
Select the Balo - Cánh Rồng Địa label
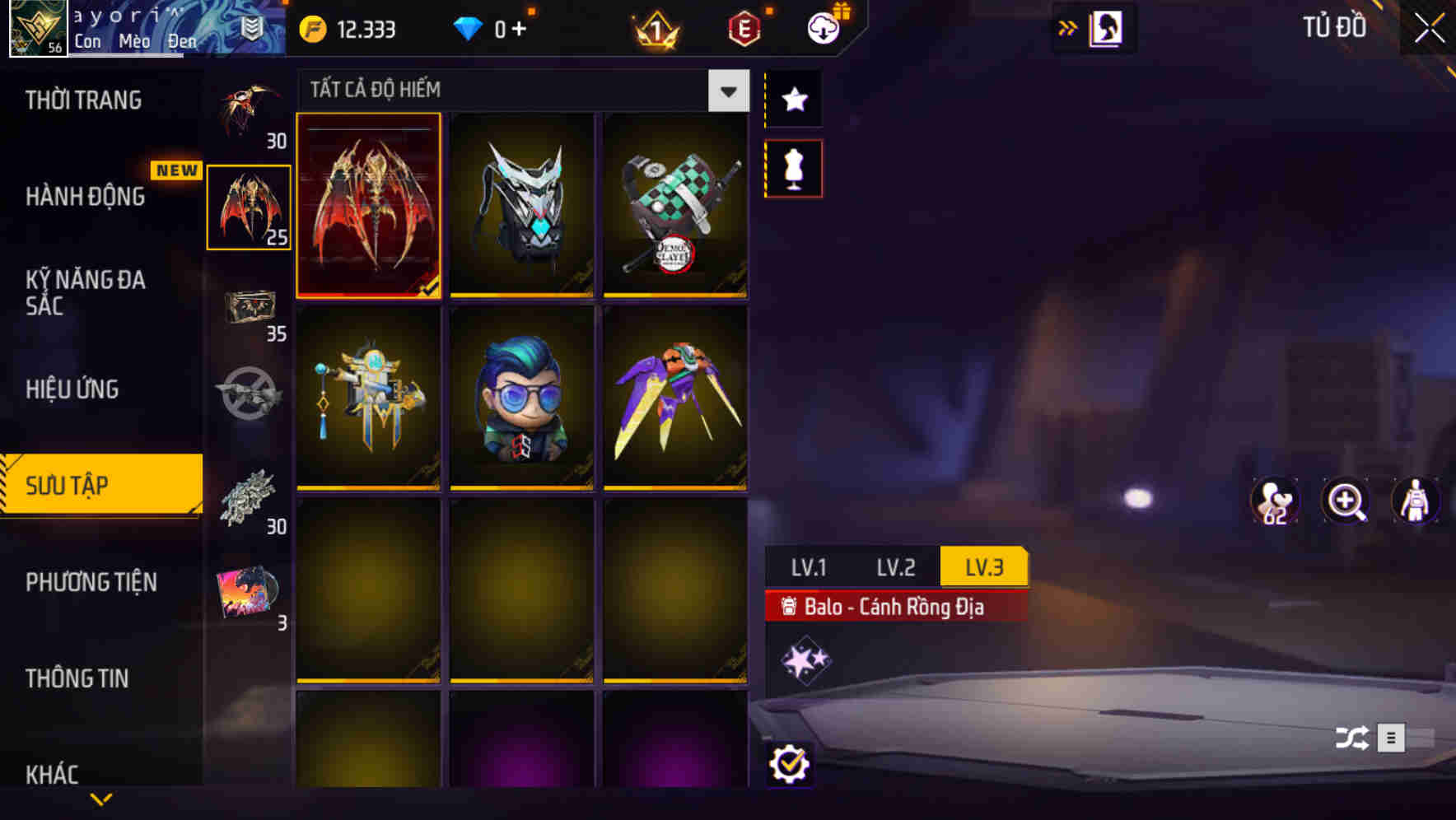895,607
